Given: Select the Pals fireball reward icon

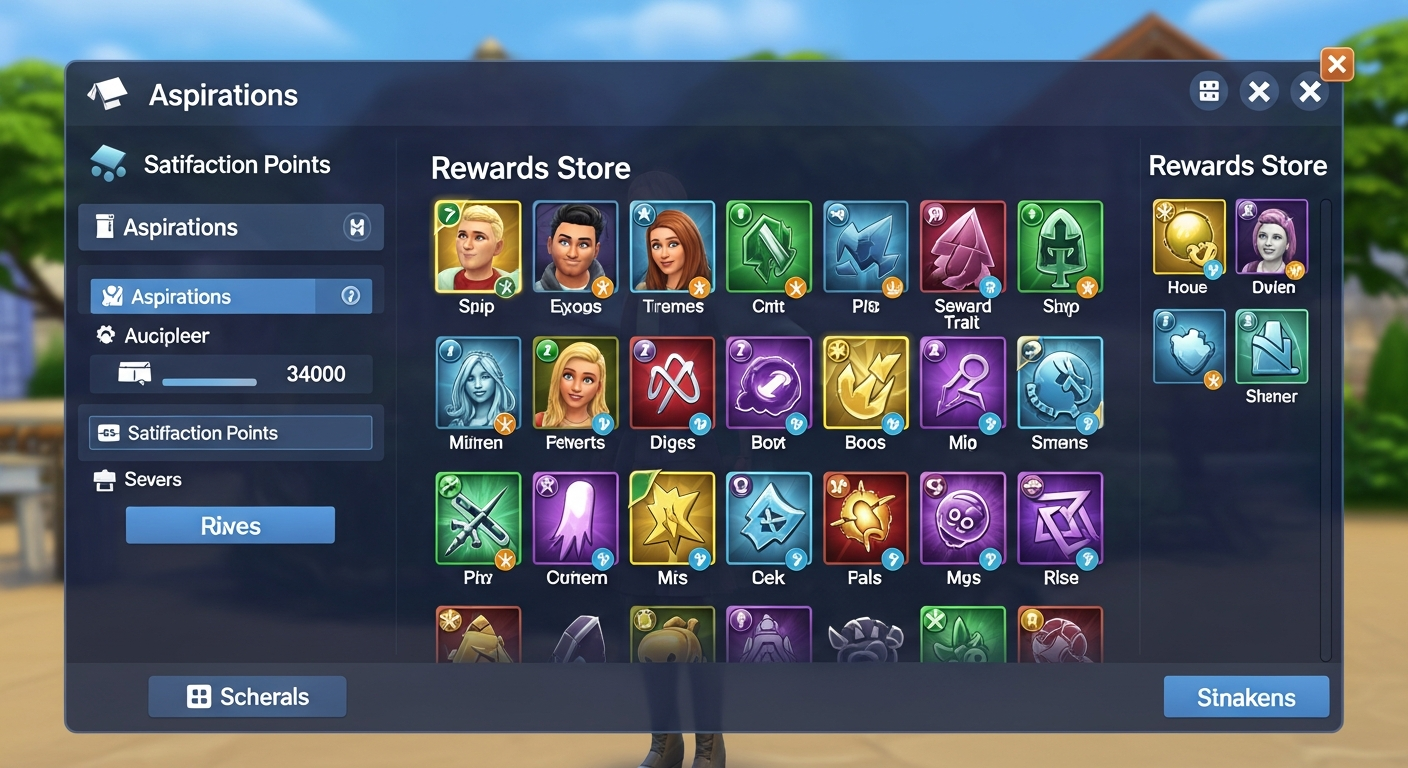Looking at the screenshot, I should tap(865, 520).
